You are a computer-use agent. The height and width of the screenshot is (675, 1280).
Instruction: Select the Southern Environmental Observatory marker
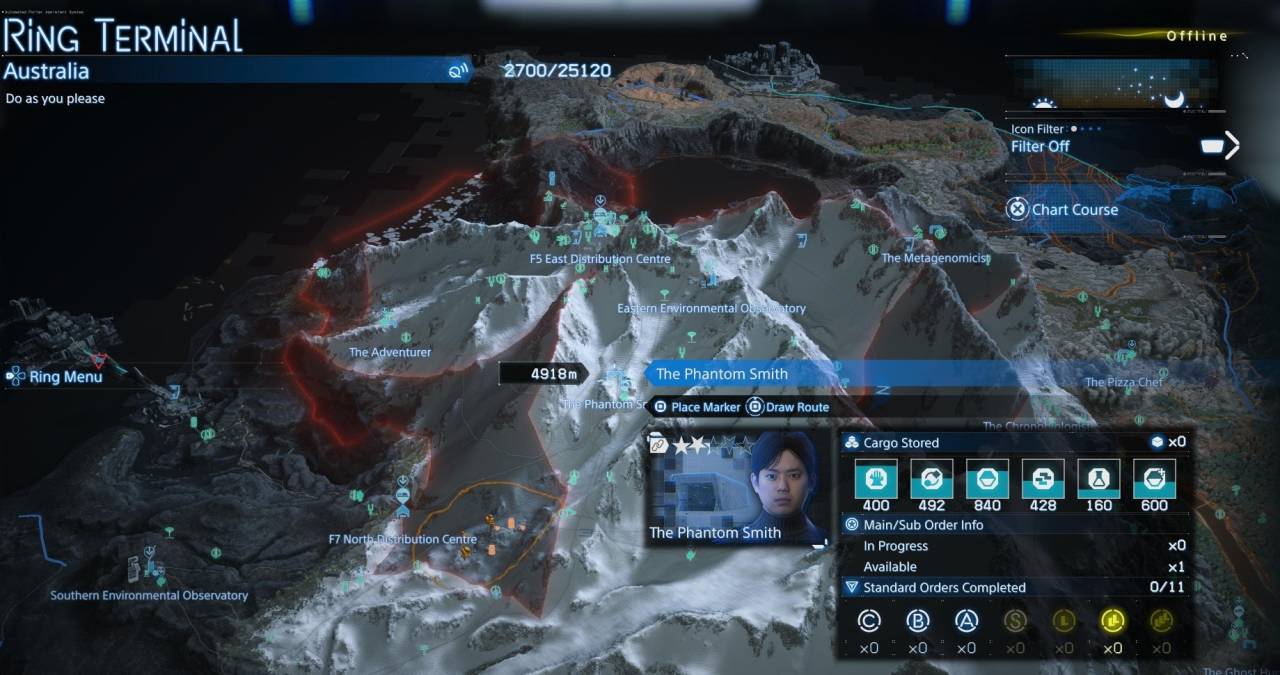(149, 595)
